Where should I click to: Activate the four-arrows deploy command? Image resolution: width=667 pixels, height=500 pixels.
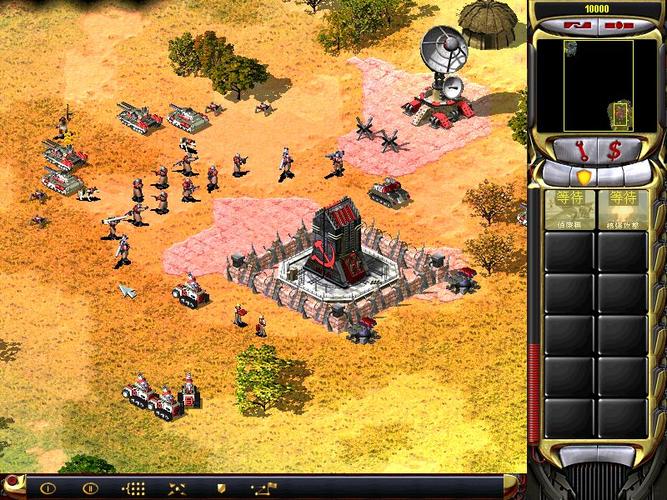click(176, 489)
